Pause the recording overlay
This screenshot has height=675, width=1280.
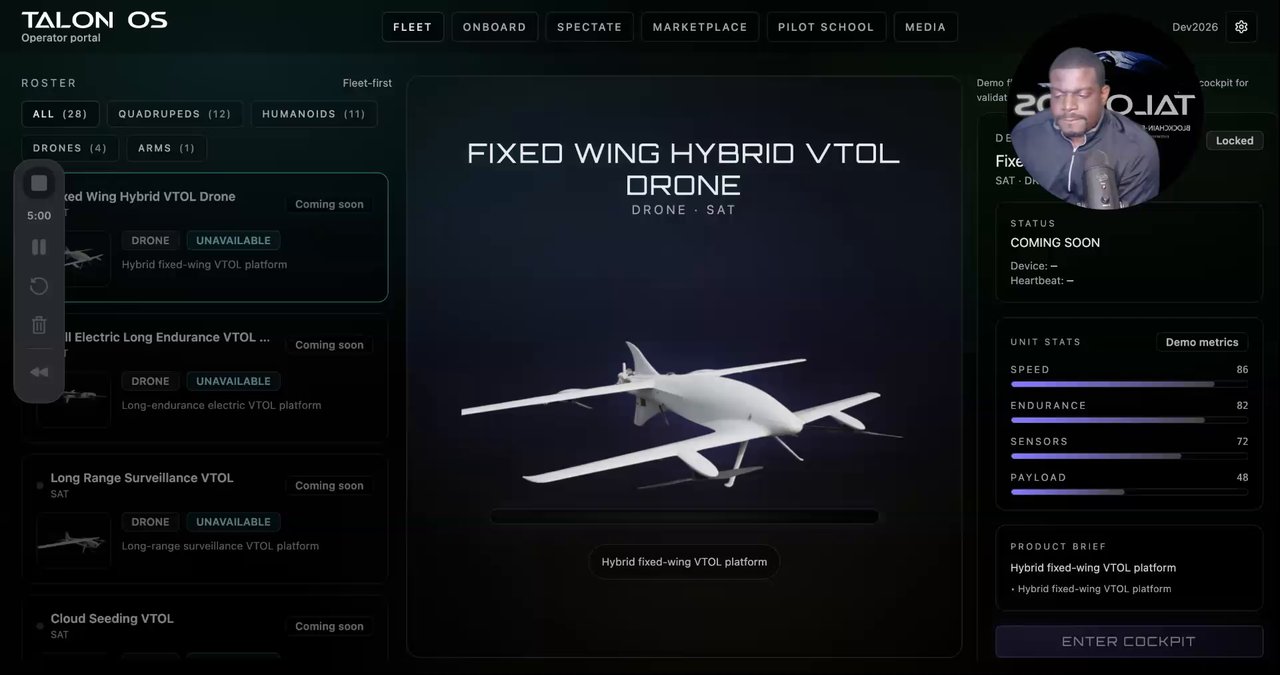[x=39, y=247]
